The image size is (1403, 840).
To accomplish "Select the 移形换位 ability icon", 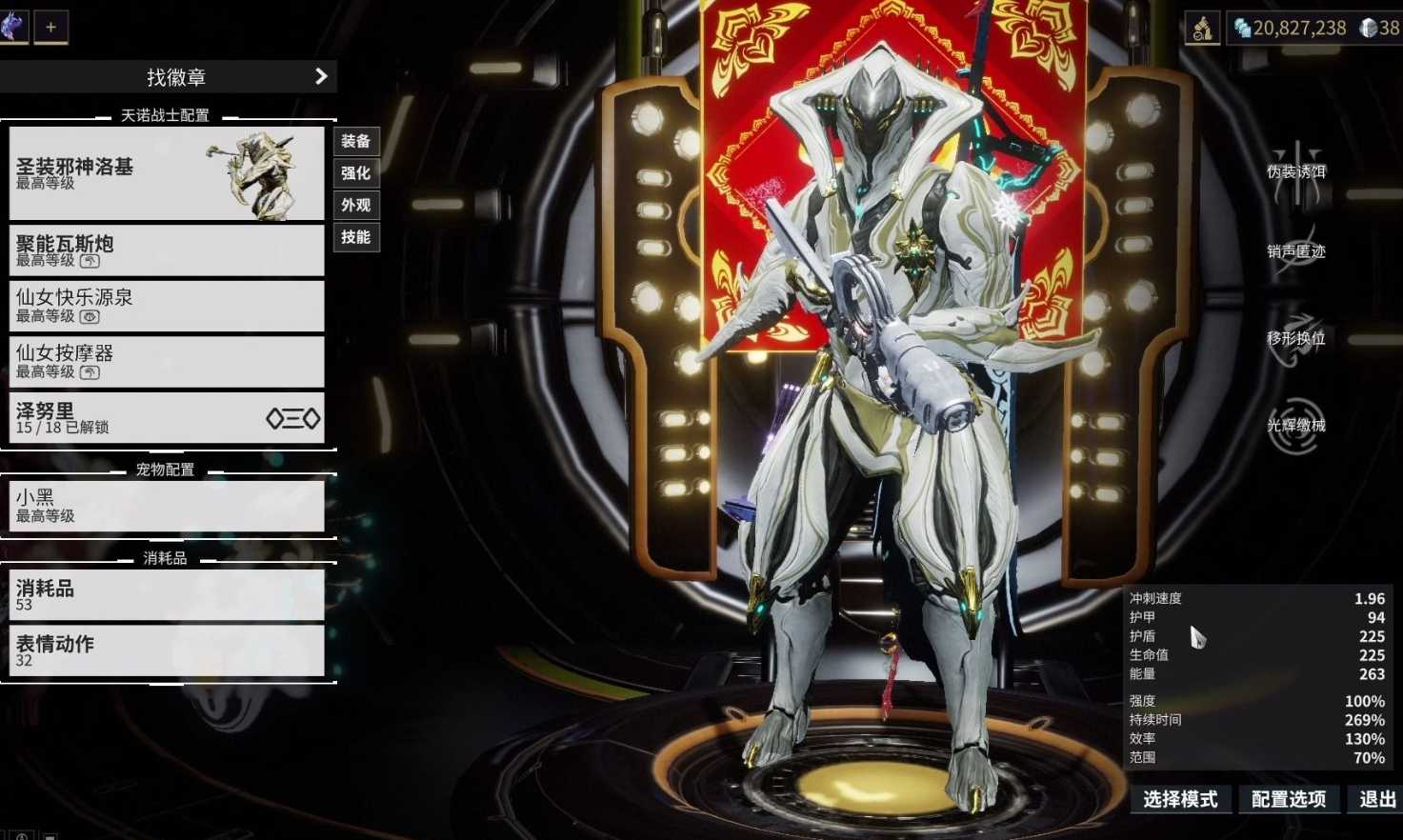I will tap(1296, 337).
